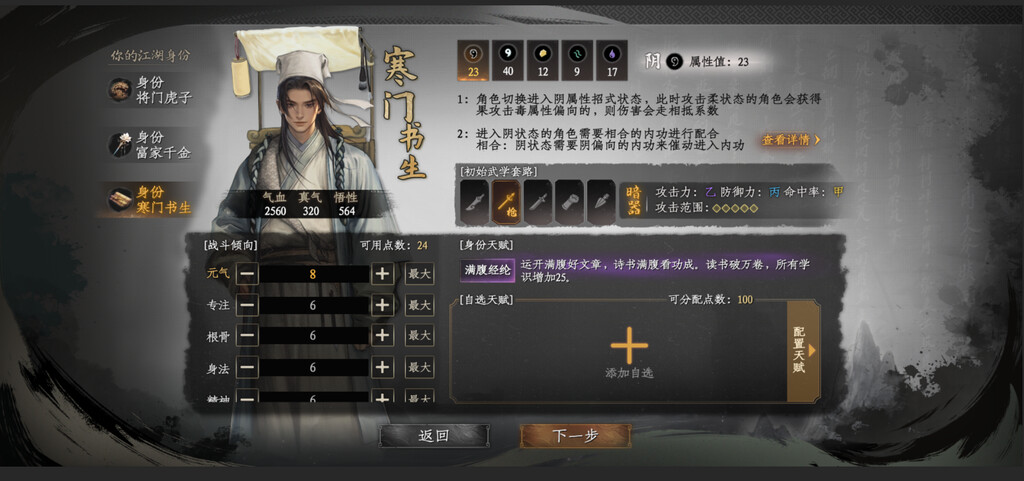Select the highlighted 枪 spear weapon style
This screenshot has width=1024, height=481.
(x=507, y=201)
